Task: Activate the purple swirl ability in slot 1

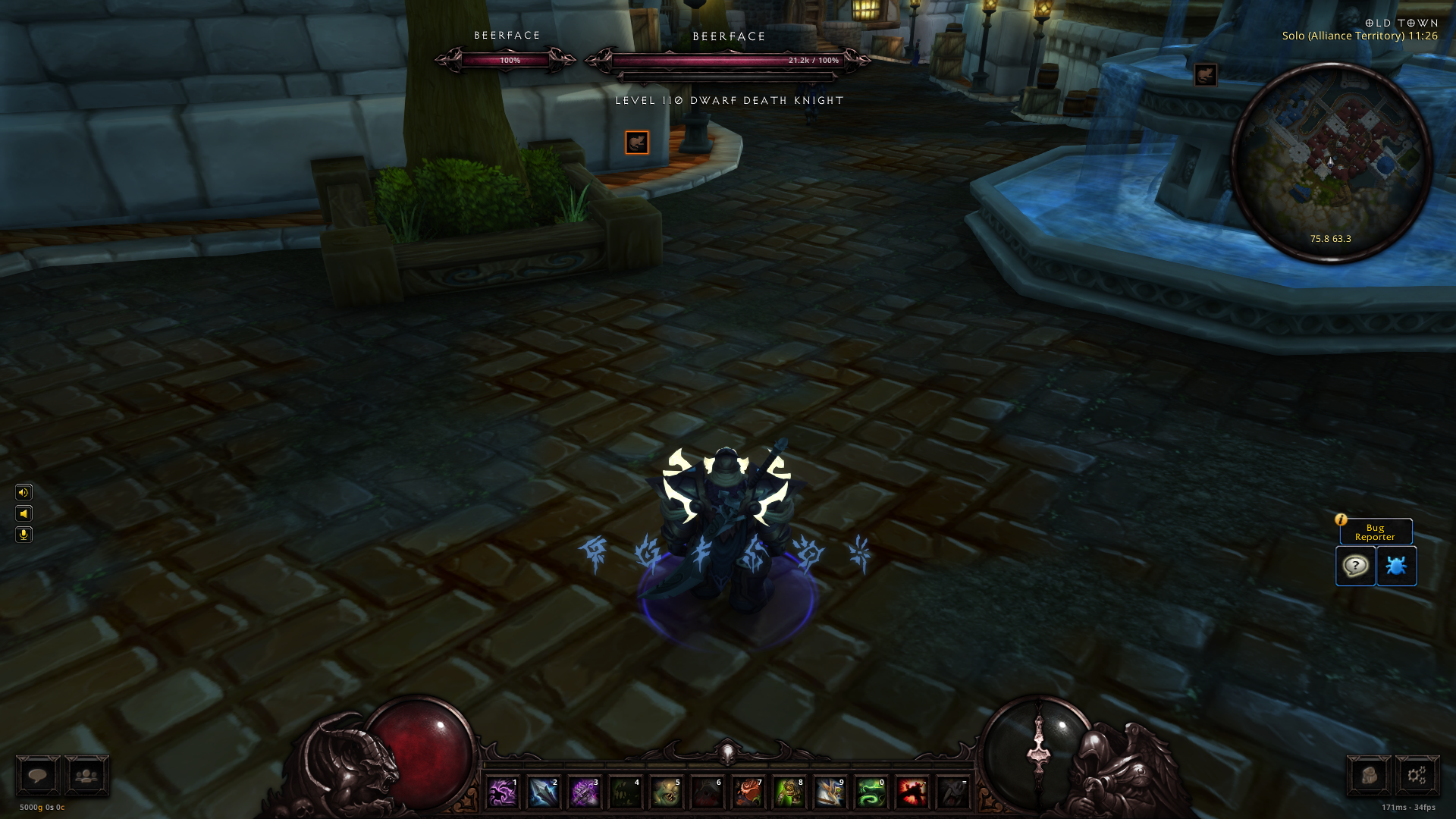Action: (x=502, y=793)
